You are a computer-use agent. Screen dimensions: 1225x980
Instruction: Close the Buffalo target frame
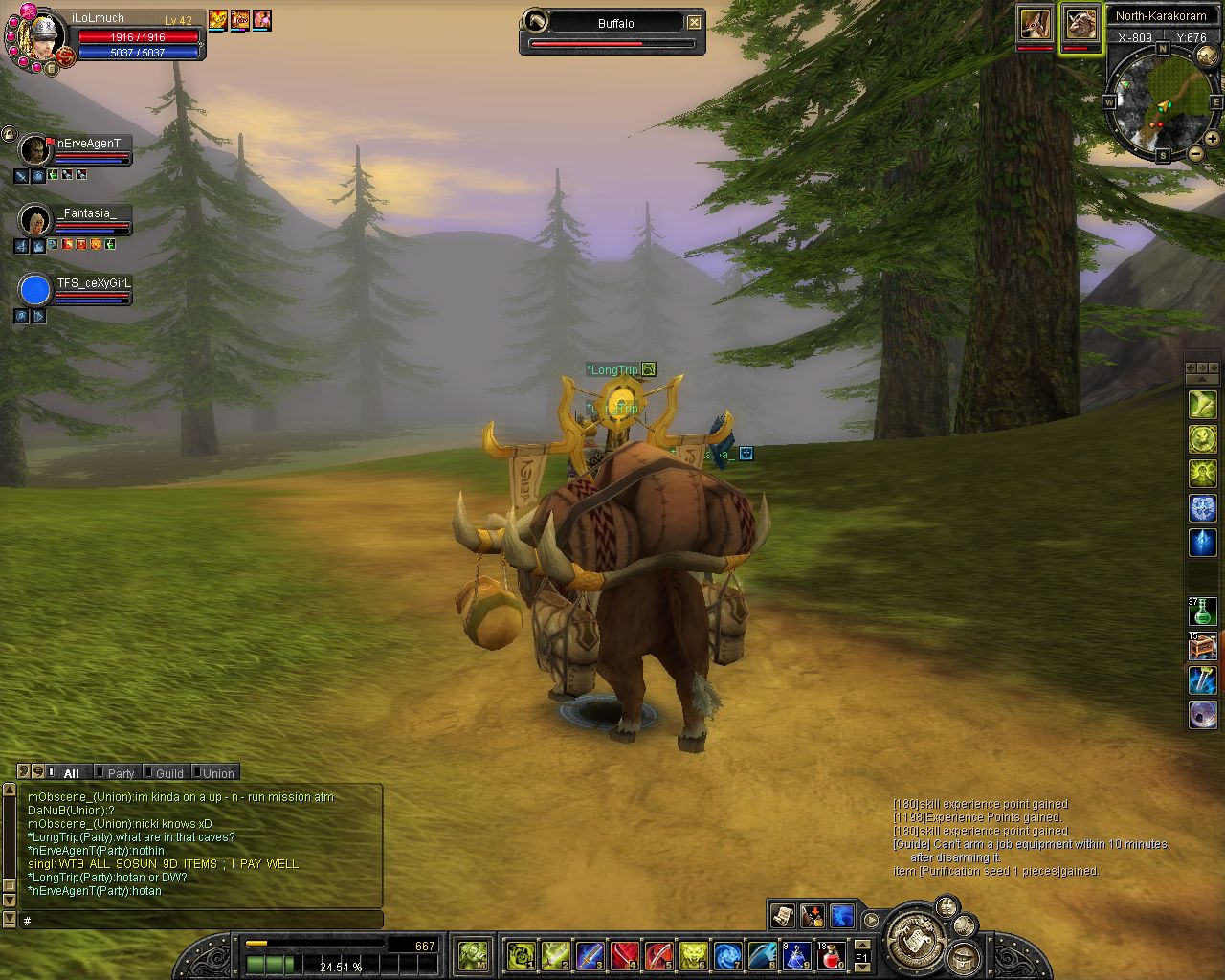click(694, 23)
